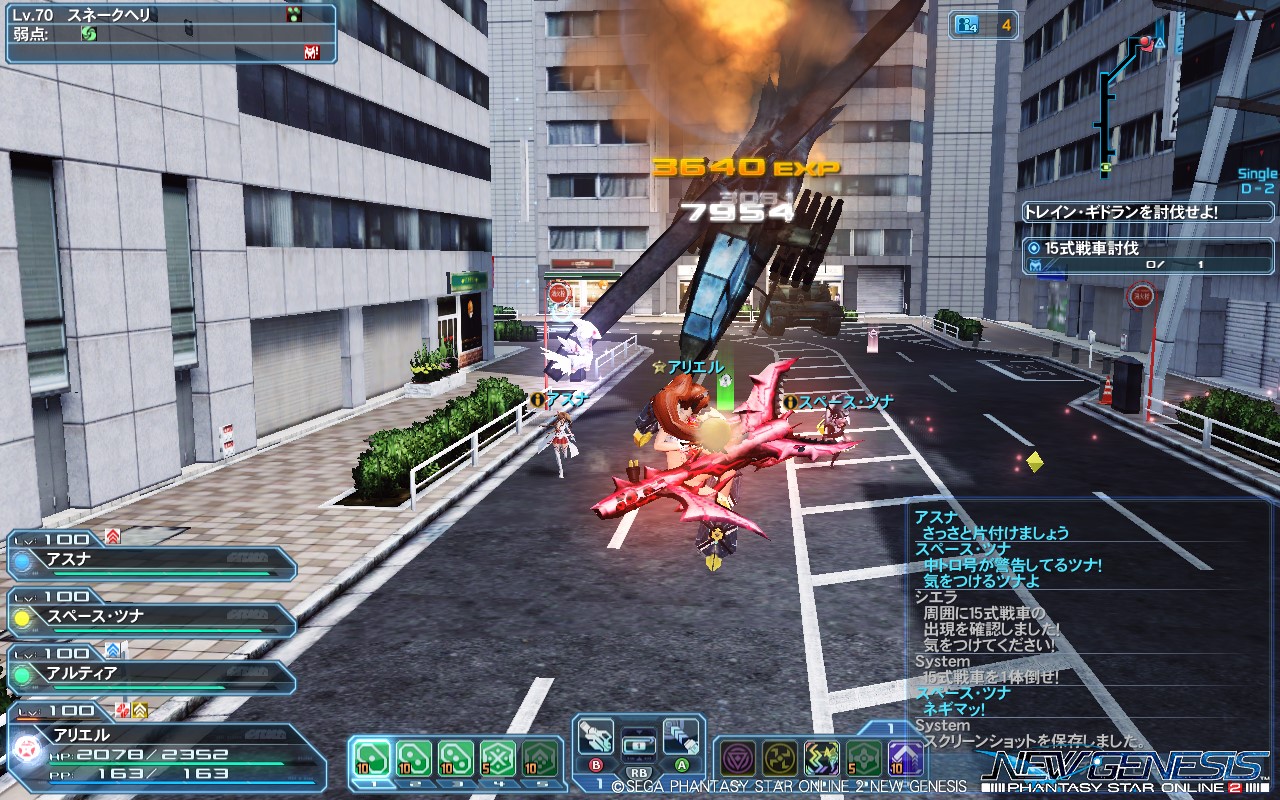Screen dimensions: 1280x800
Task: Expand hotbar page tab labeled 1
Action: tap(891, 727)
